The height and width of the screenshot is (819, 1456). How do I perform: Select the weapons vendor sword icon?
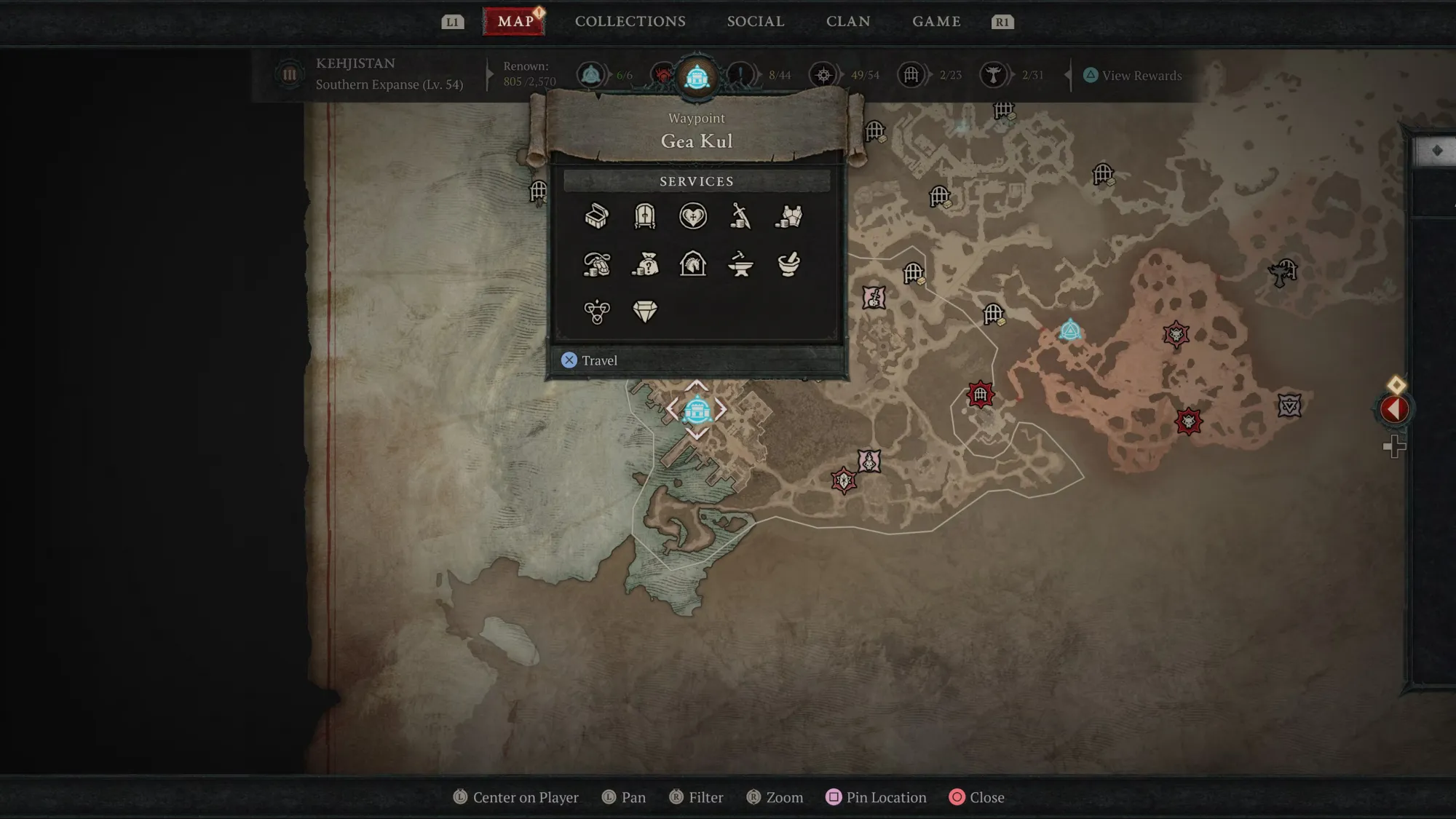pyautogui.click(x=740, y=216)
